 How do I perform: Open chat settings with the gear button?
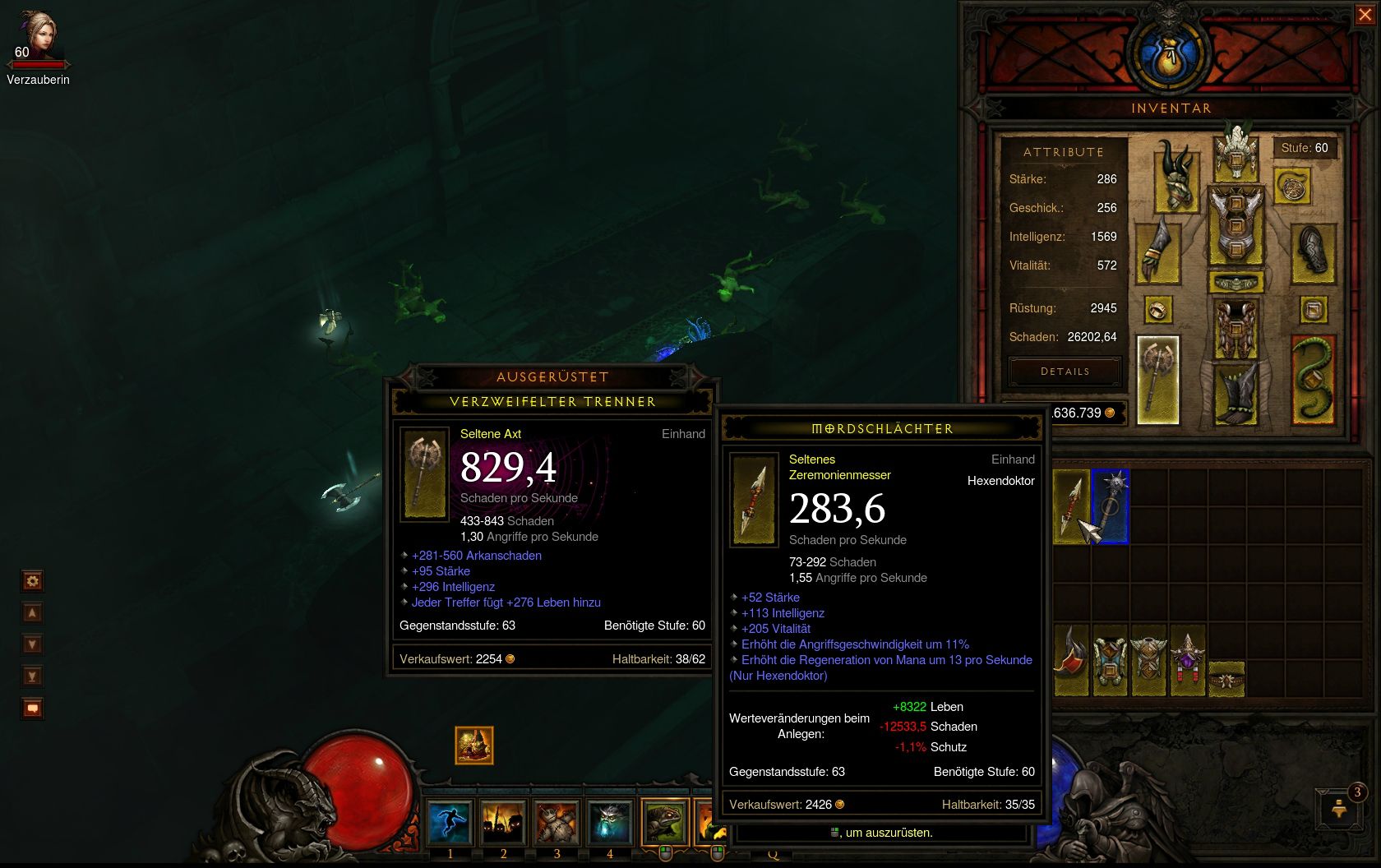(x=32, y=581)
